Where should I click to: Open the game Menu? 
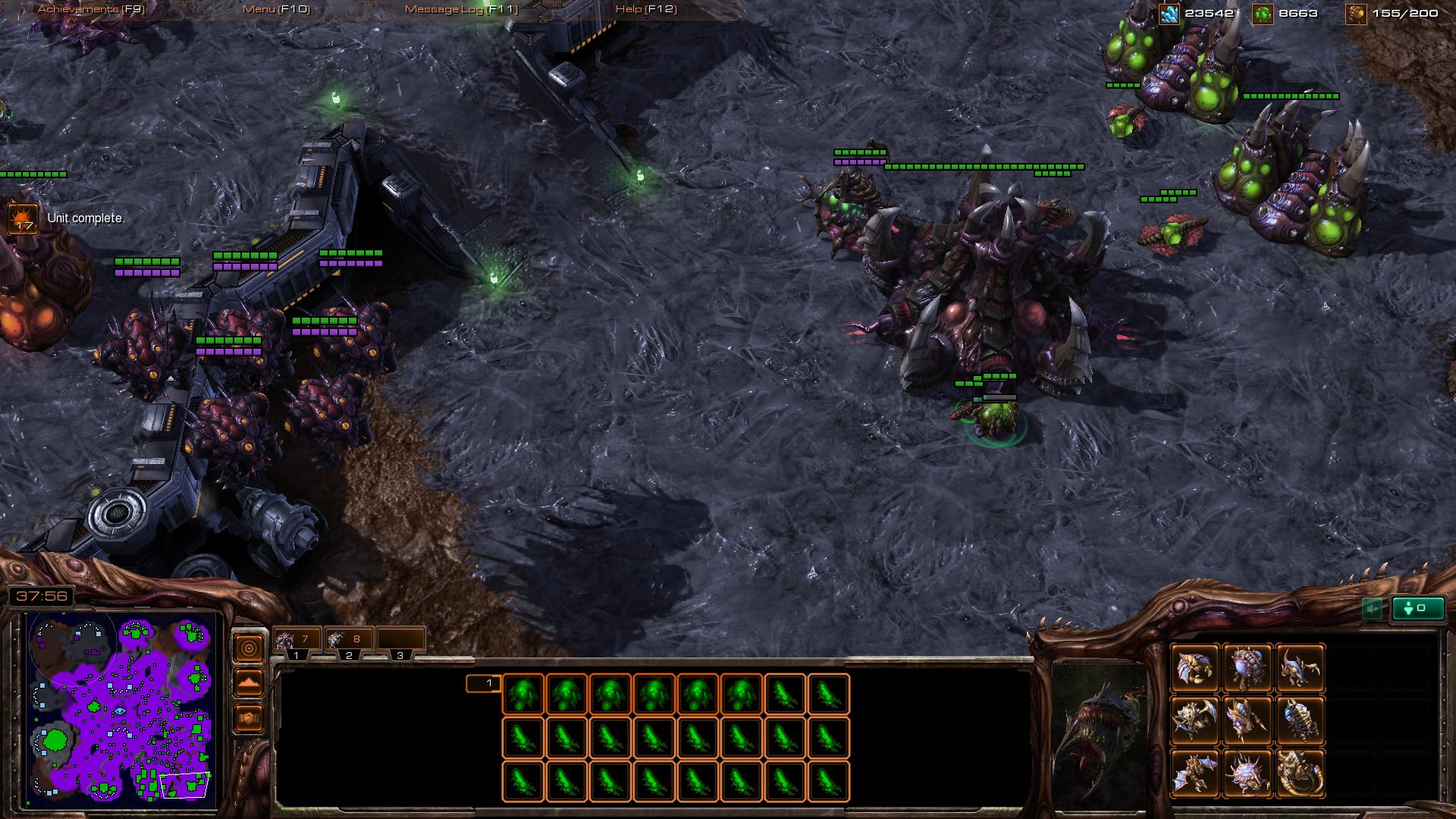click(276, 9)
